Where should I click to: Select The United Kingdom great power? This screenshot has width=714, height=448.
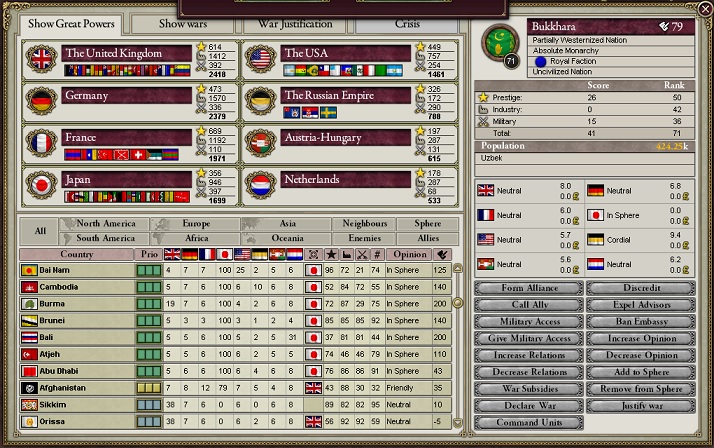[126, 53]
